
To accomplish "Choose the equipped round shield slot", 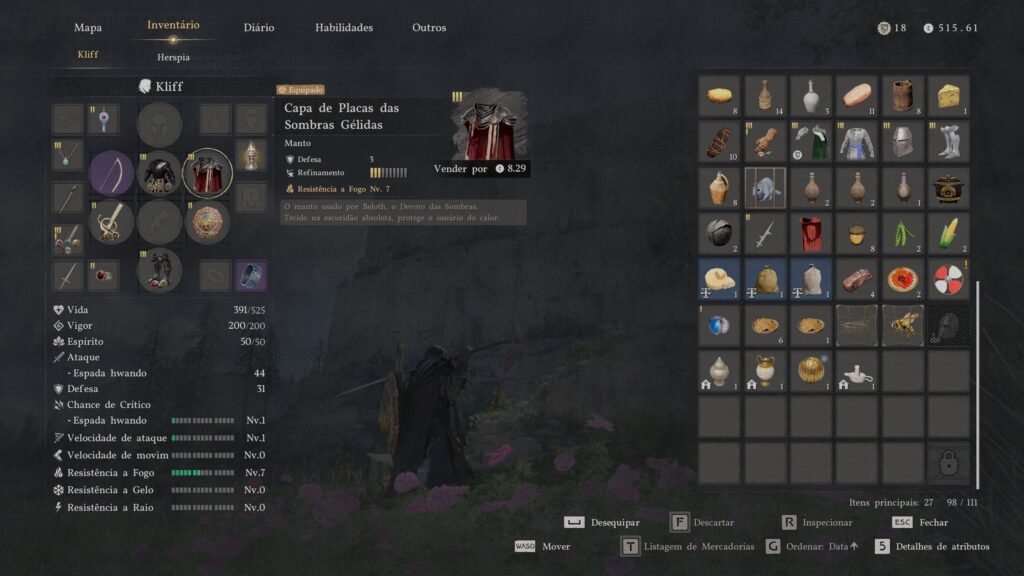I will [x=208, y=222].
